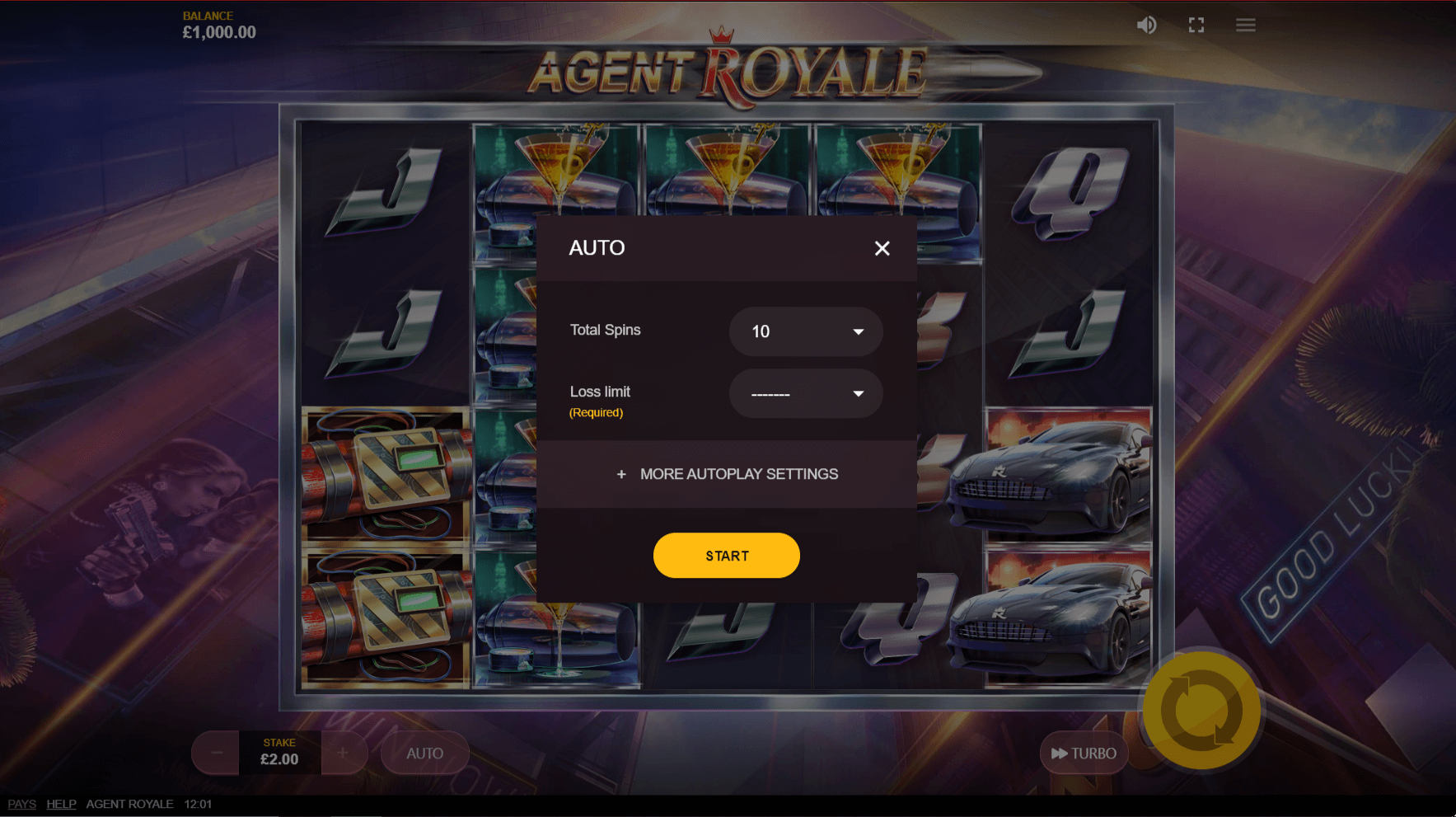
Task: Click the £1,000.00 balance display
Action: (x=219, y=31)
